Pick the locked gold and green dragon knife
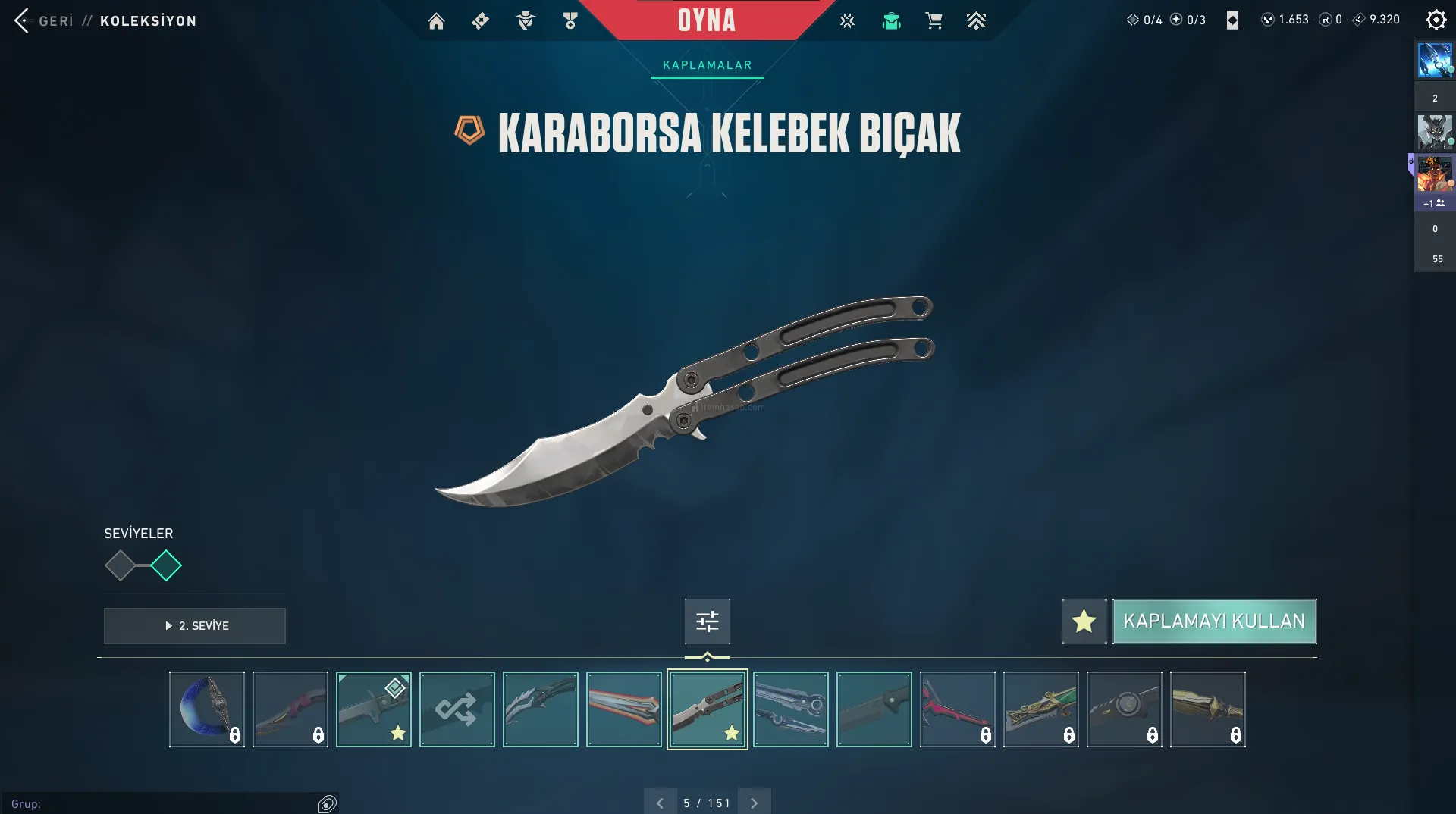Screen dimensions: 1456x814 [1040, 709]
